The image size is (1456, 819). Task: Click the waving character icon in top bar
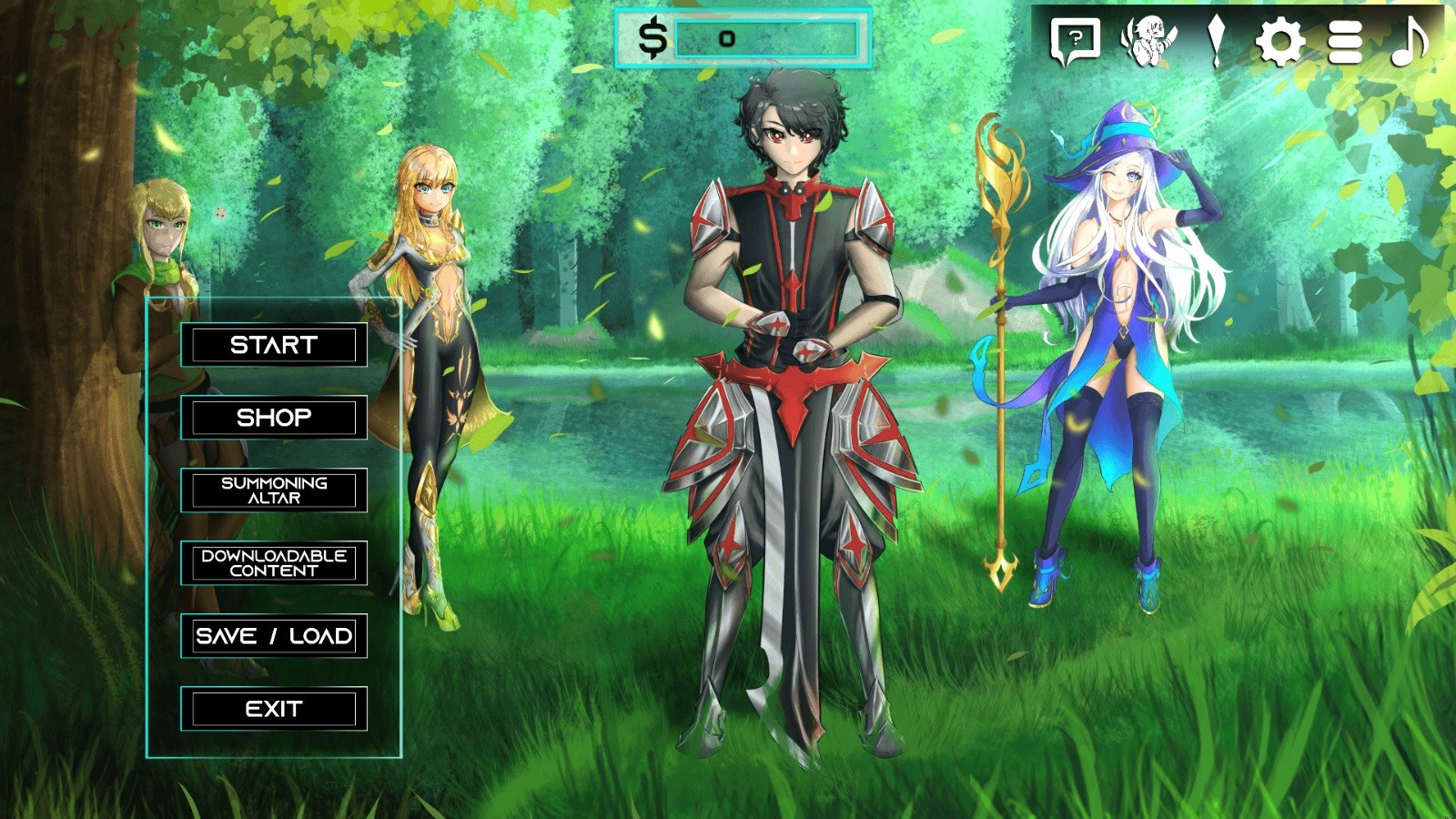pyautogui.click(x=1152, y=38)
